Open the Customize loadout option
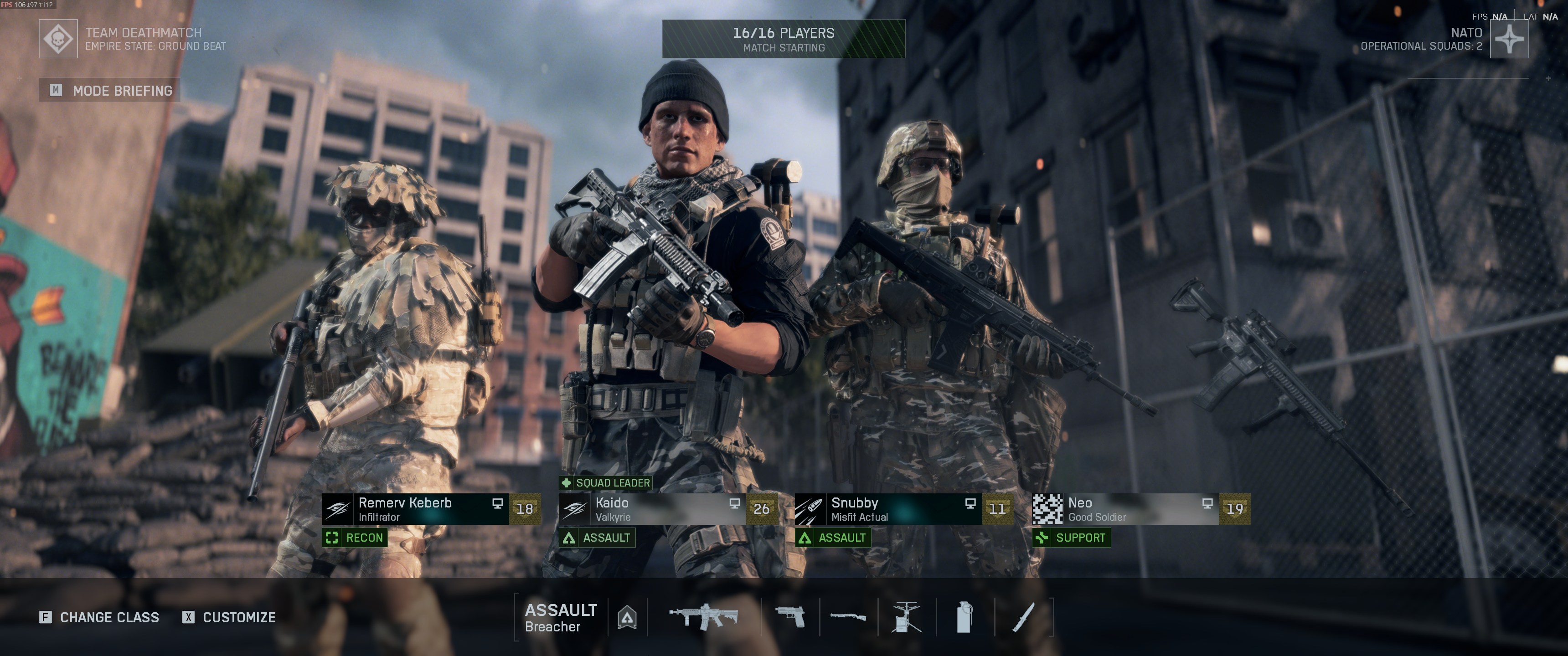1568x656 pixels. 229,617
